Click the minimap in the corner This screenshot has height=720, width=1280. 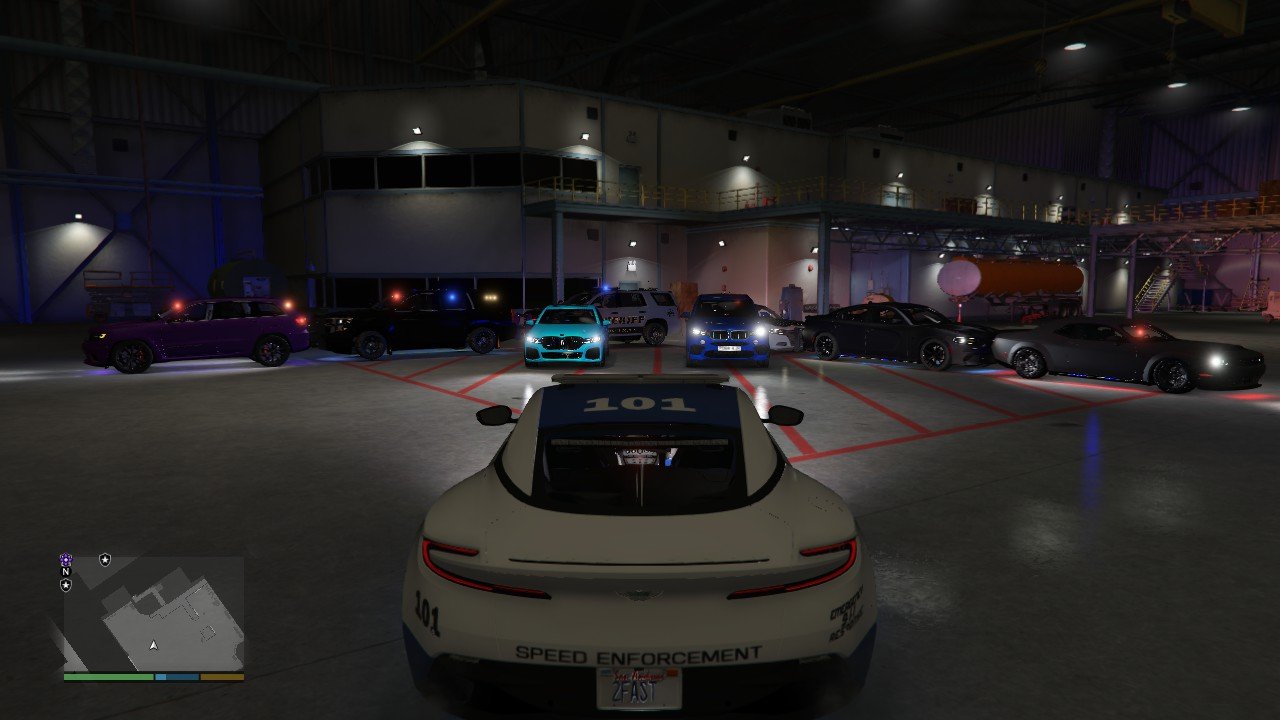tap(154, 613)
